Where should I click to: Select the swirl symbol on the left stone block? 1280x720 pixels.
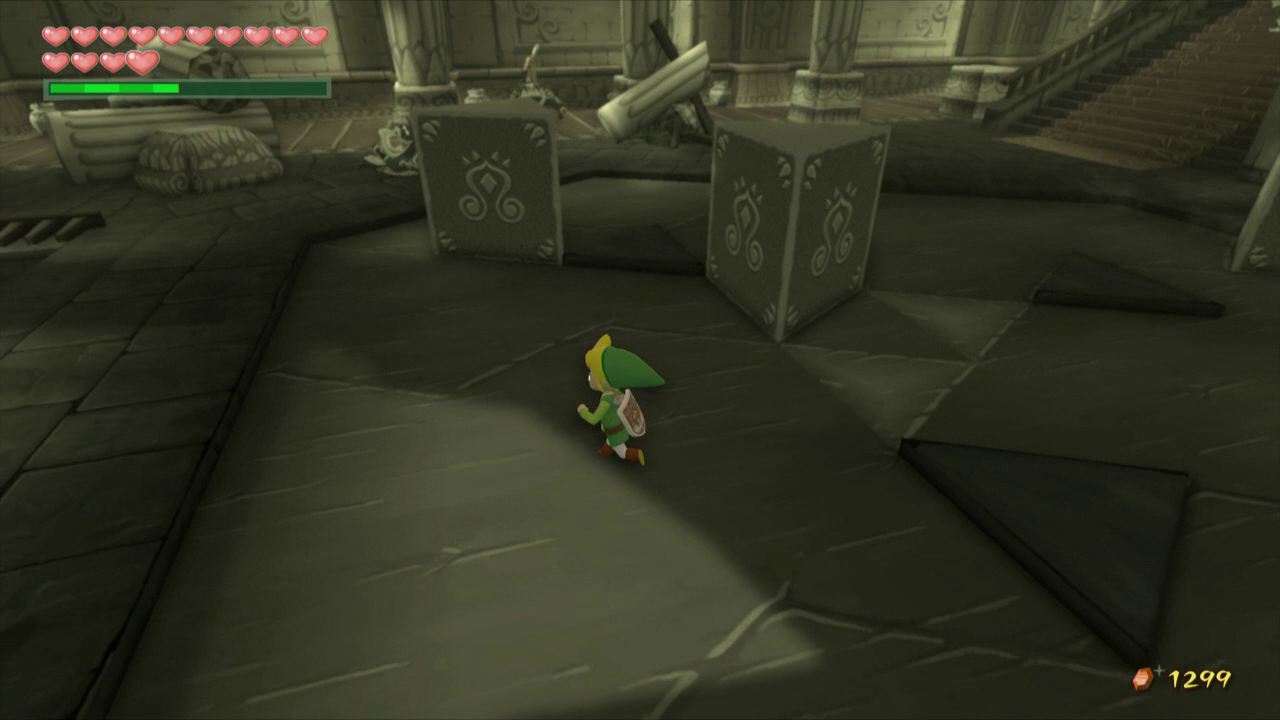click(x=488, y=190)
